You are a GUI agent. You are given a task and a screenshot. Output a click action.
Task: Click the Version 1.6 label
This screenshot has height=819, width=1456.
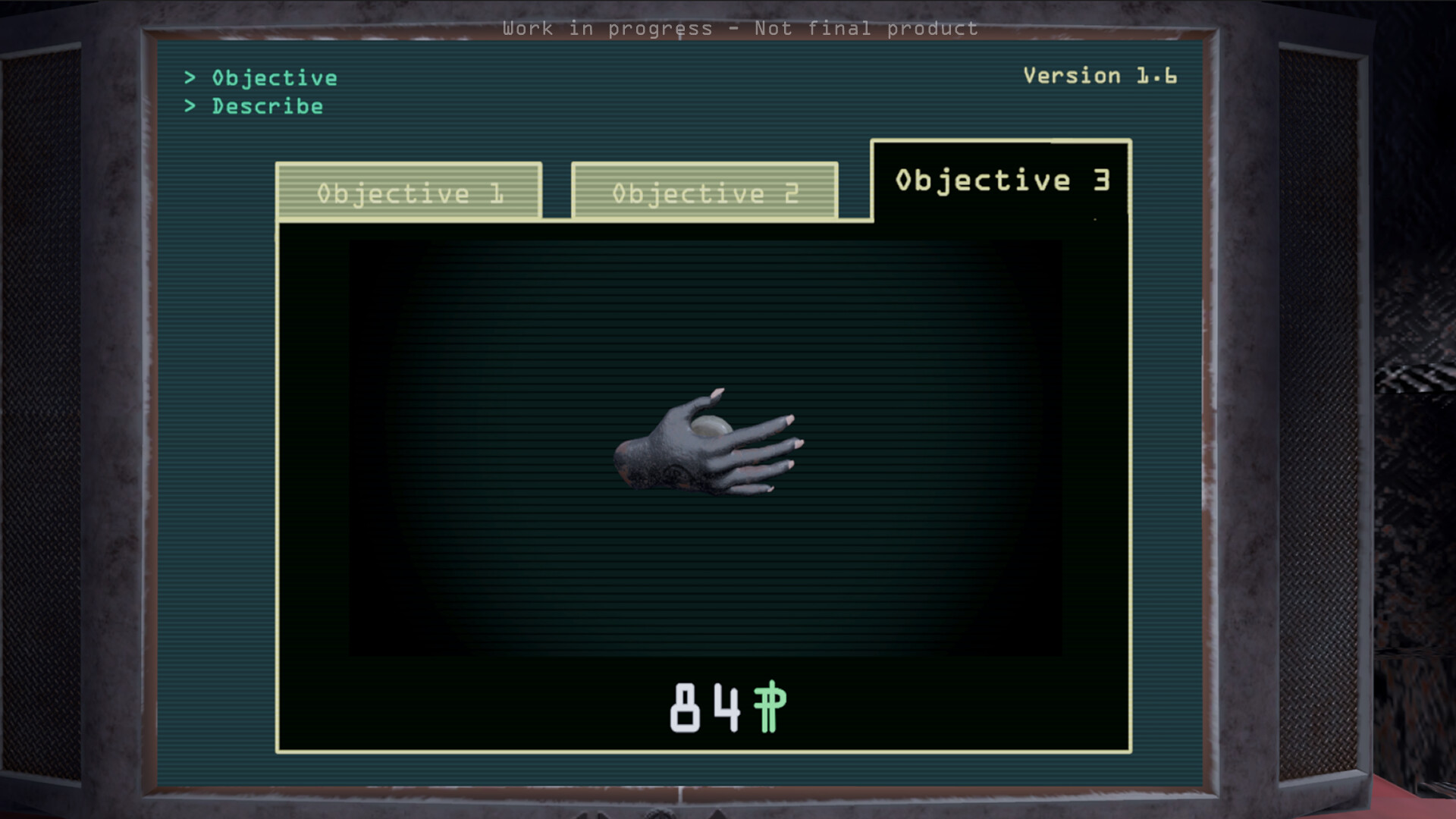[1100, 75]
